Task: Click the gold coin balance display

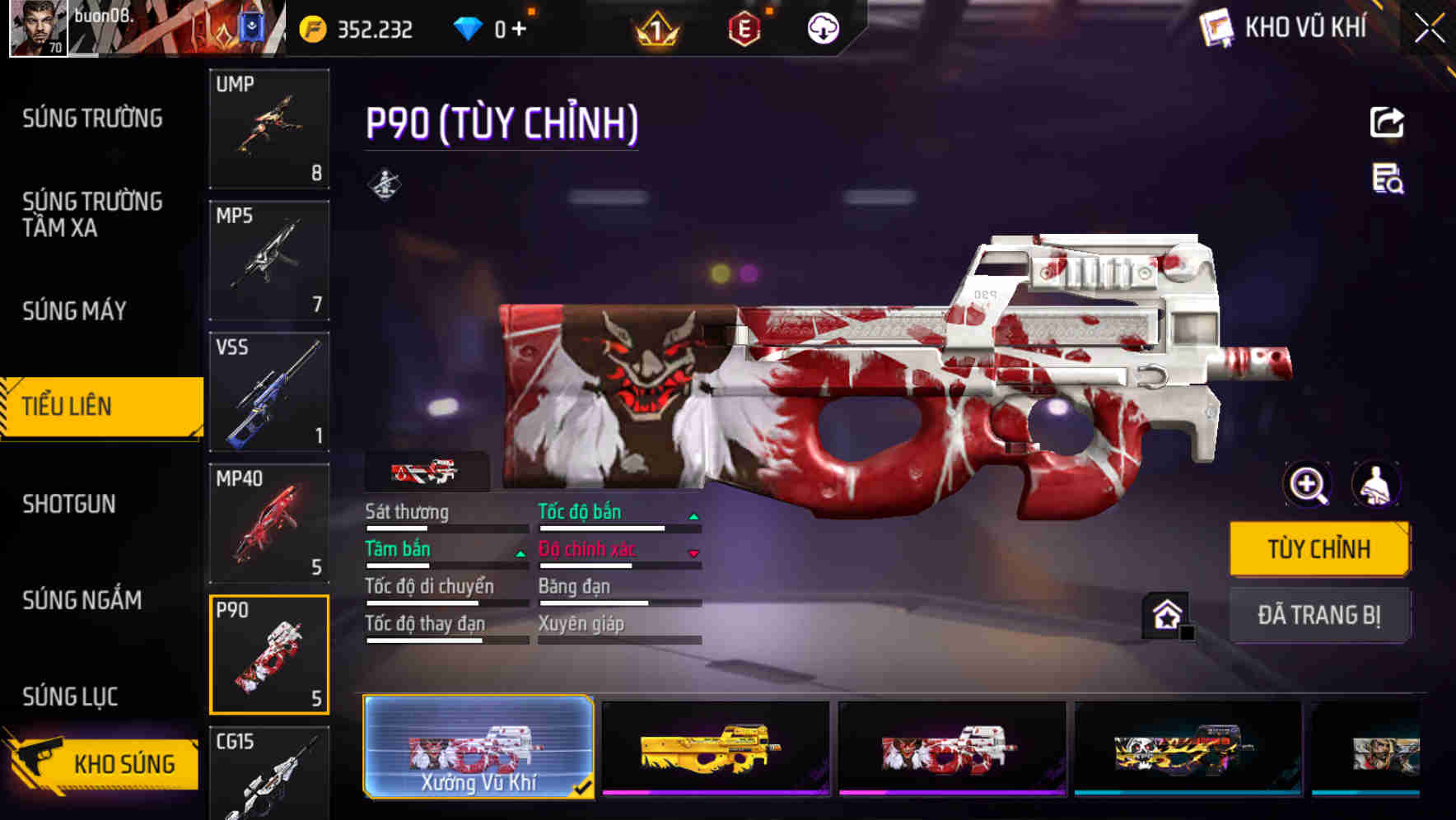Action: tap(354, 27)
